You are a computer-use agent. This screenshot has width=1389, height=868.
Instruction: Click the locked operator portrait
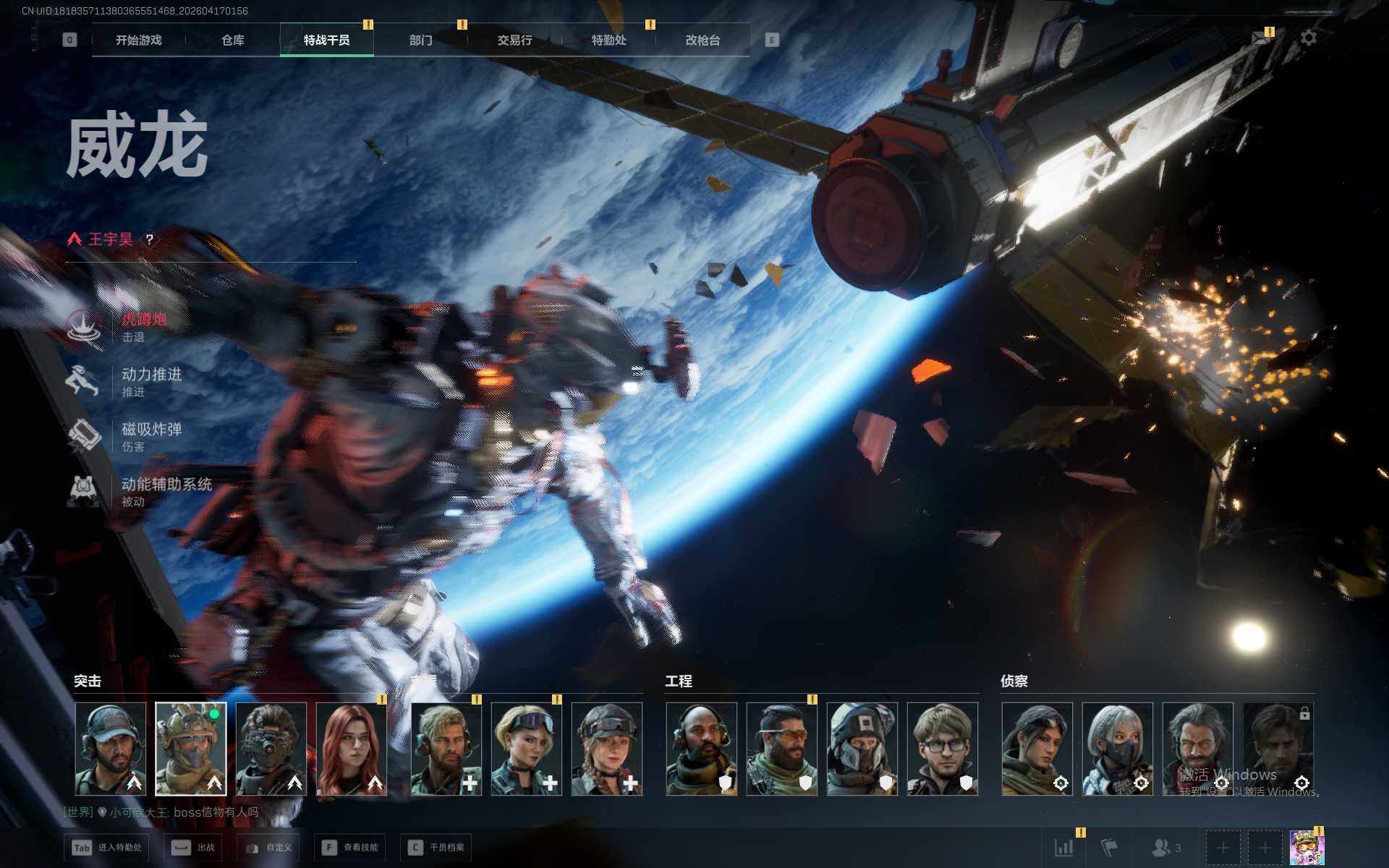1278,749
